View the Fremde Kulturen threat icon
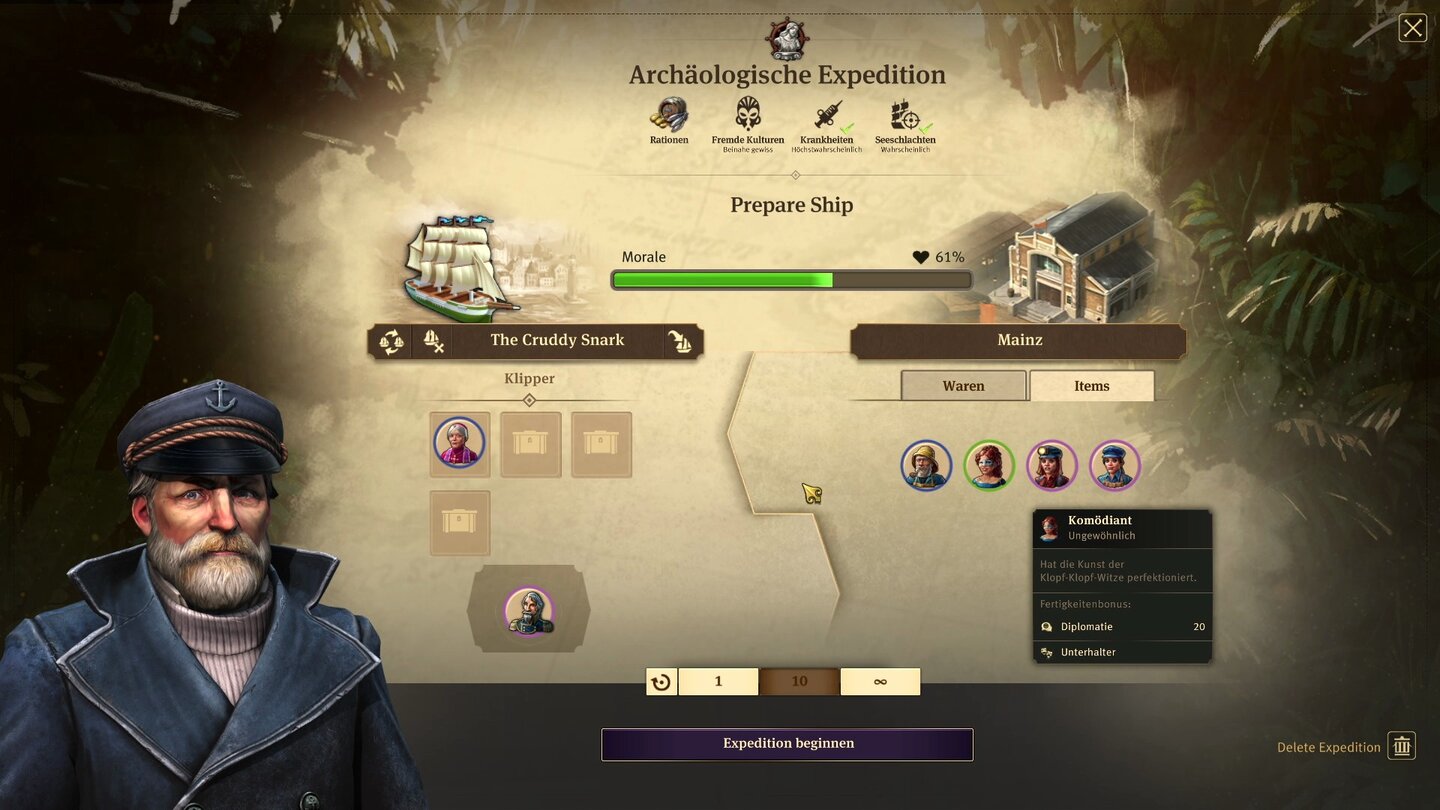The height and width of the screenshot is (810, 1440). [747, 115]
